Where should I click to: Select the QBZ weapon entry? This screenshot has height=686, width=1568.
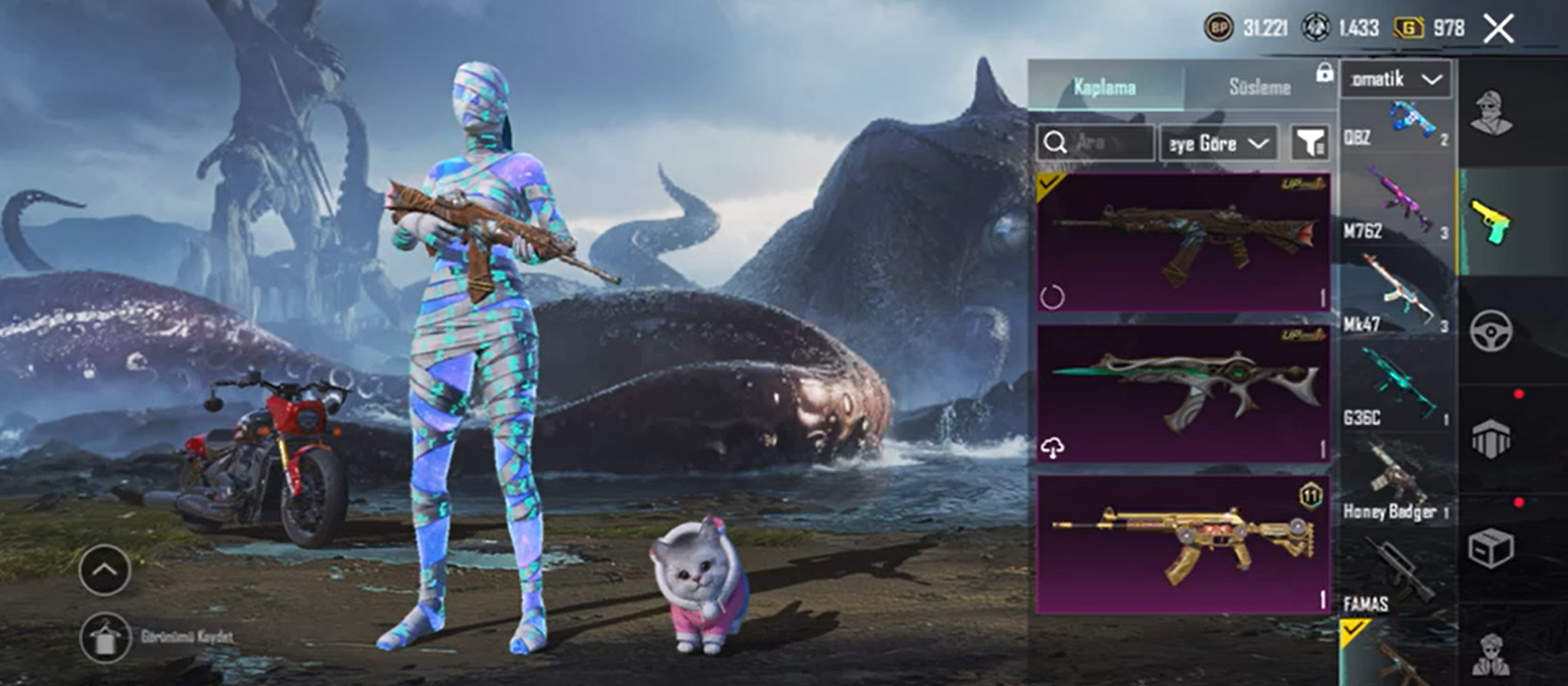pos(1395,124)
